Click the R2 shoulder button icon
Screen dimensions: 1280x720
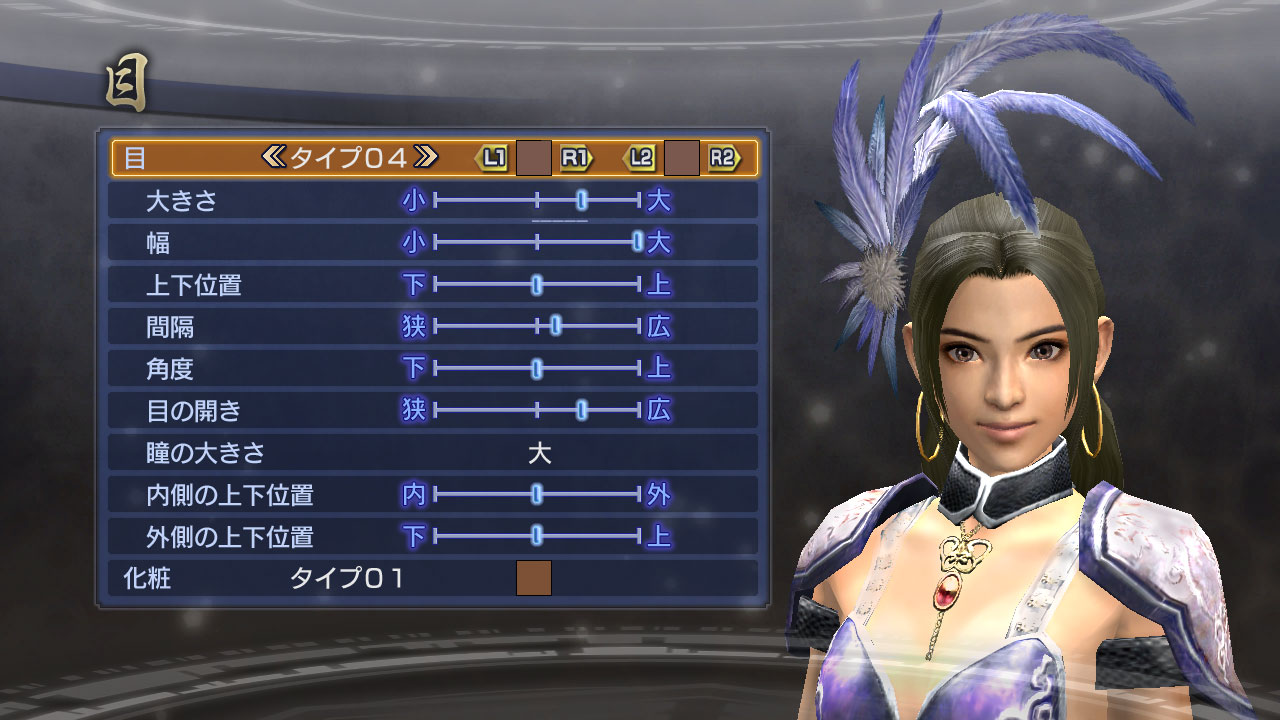coord(727,158)
